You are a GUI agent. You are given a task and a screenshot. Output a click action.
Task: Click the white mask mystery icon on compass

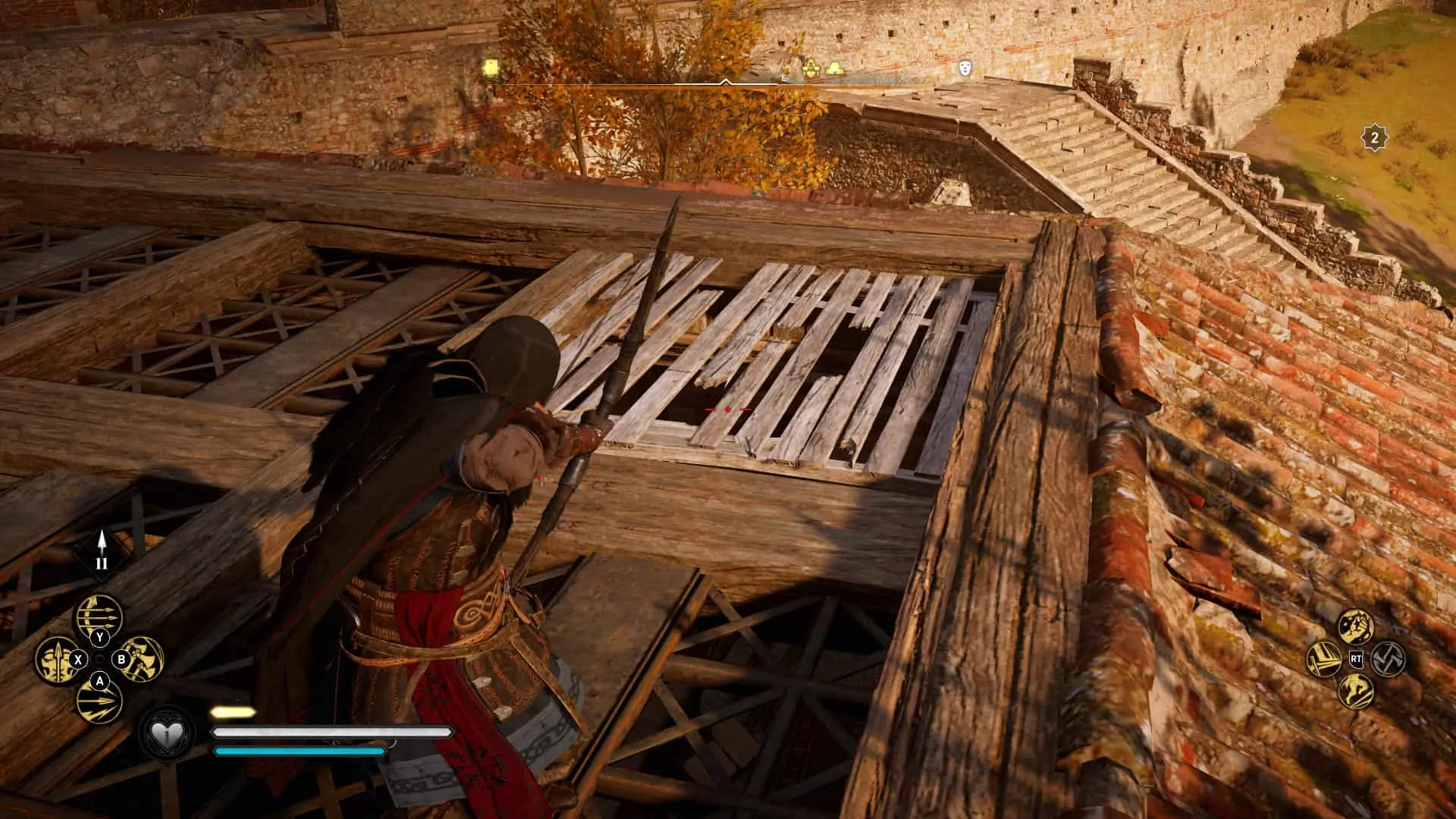tap(963, 68)
